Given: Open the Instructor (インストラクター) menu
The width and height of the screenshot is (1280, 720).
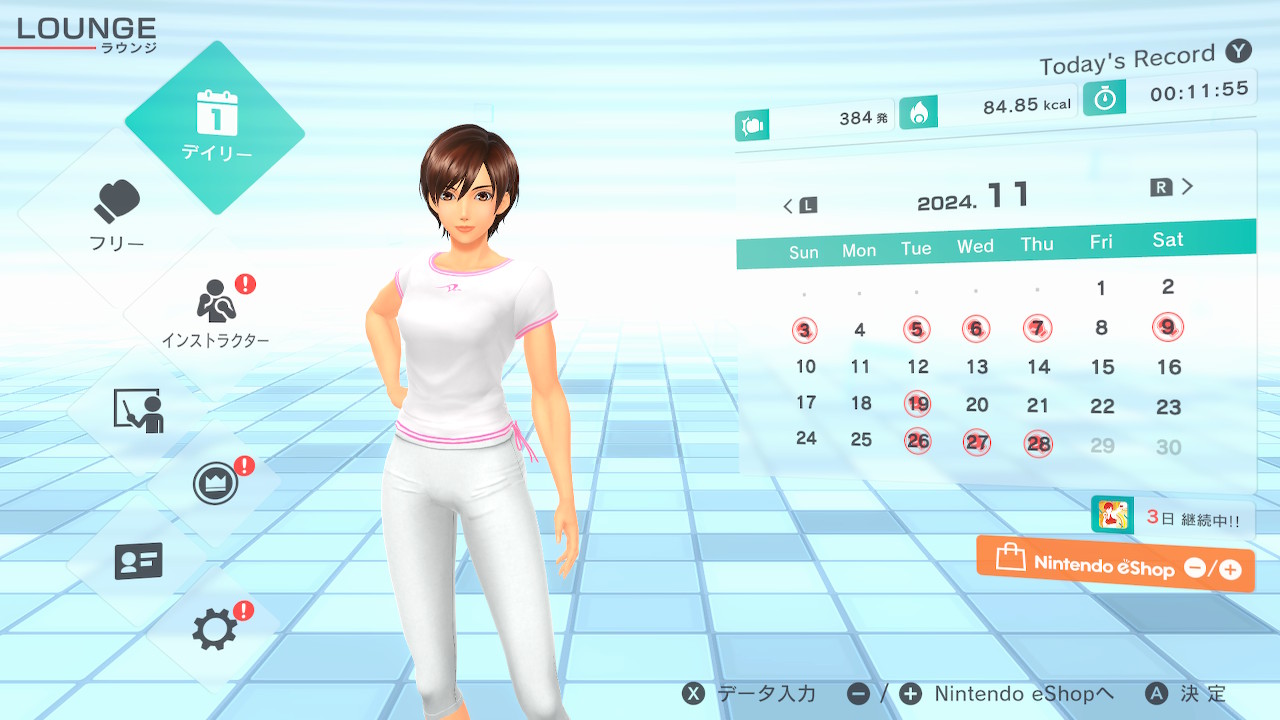Looking at the screenshot, I should pyautogui.click(x=215, y=312).
